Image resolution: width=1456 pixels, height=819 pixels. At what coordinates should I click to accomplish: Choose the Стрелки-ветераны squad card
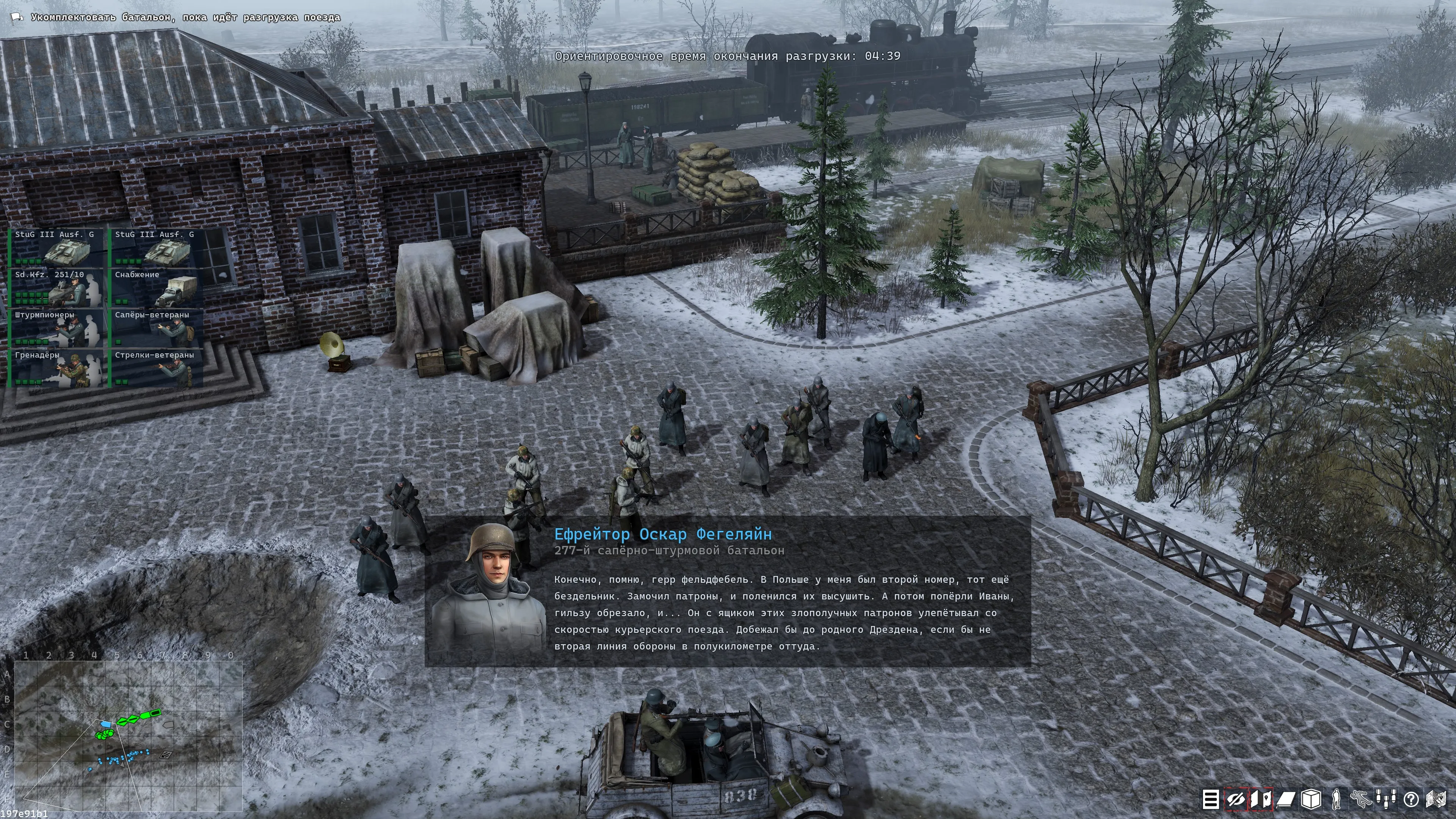point(157,369)
